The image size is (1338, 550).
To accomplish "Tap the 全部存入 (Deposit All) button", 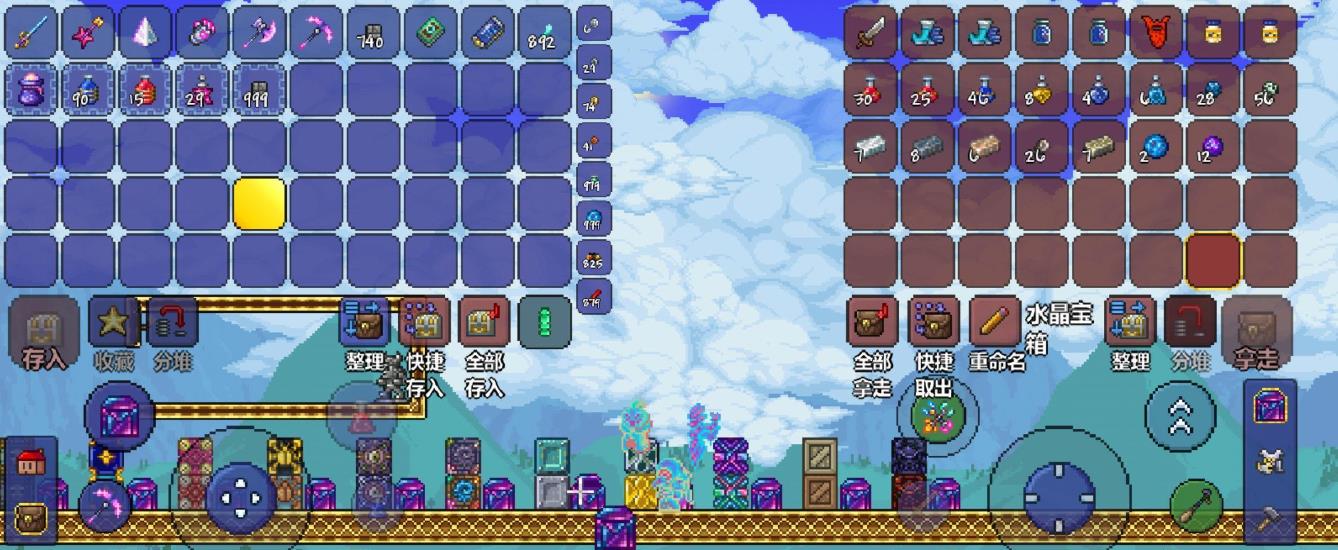I will (484, 322).
